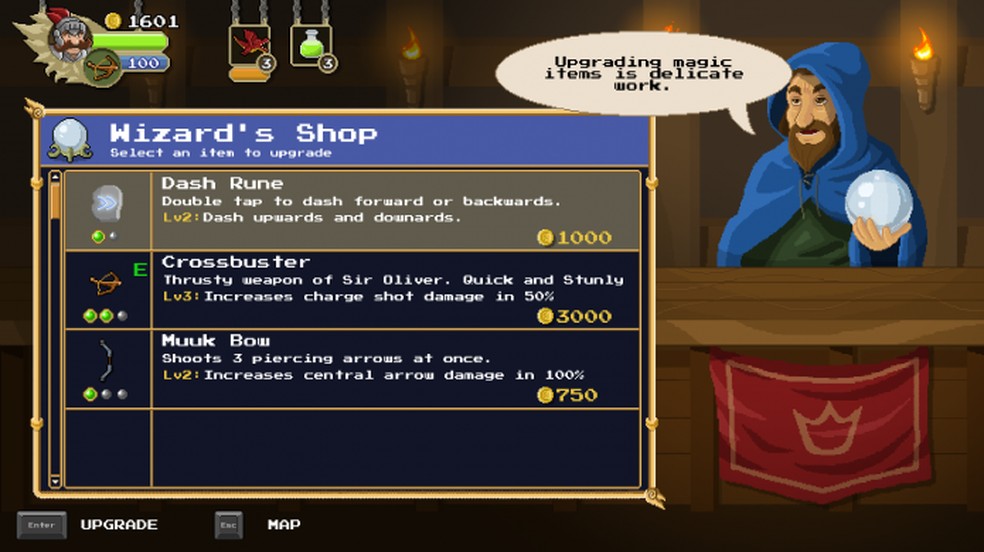984x552 pixels.
Task: Return to the Map
Action: 283,524
